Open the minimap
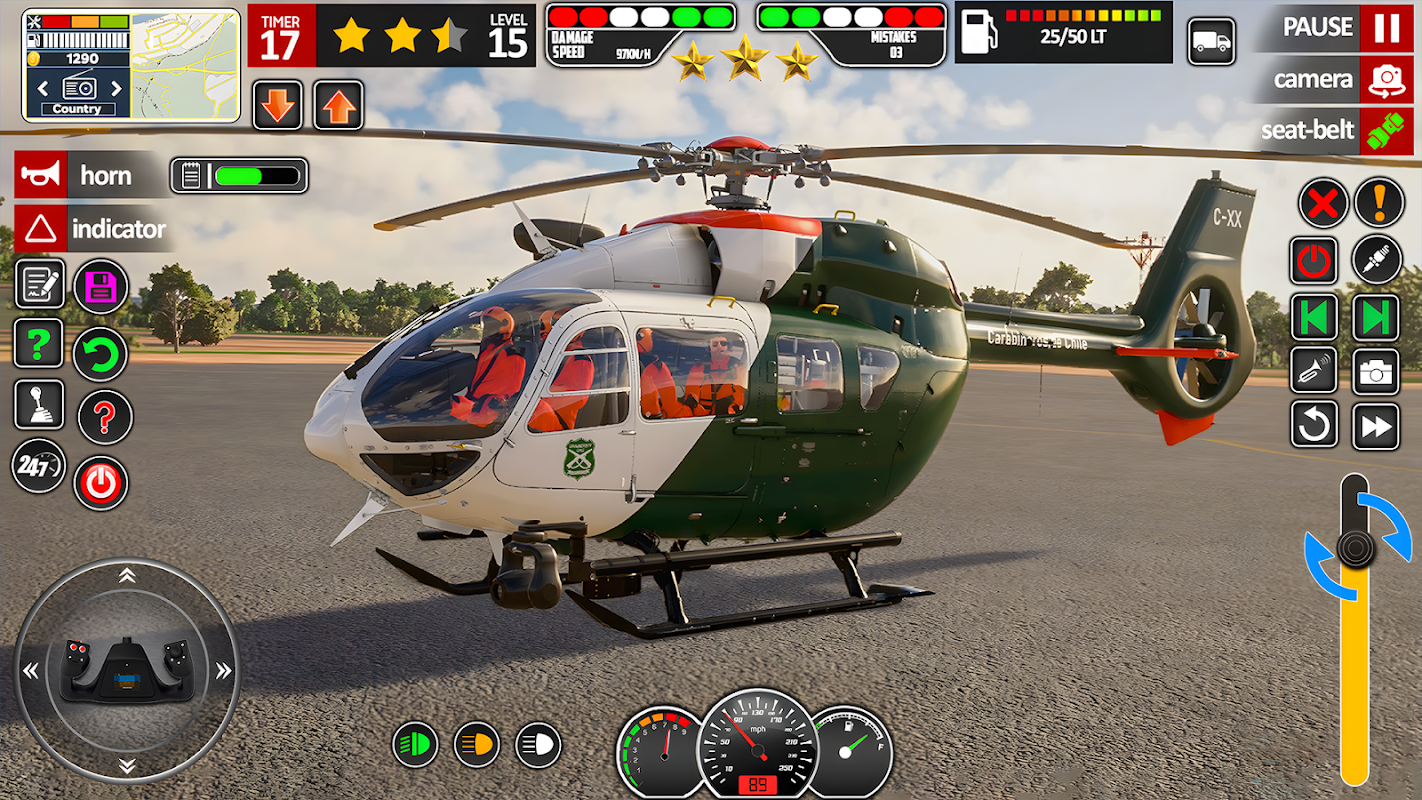 (x=186, y=65)
